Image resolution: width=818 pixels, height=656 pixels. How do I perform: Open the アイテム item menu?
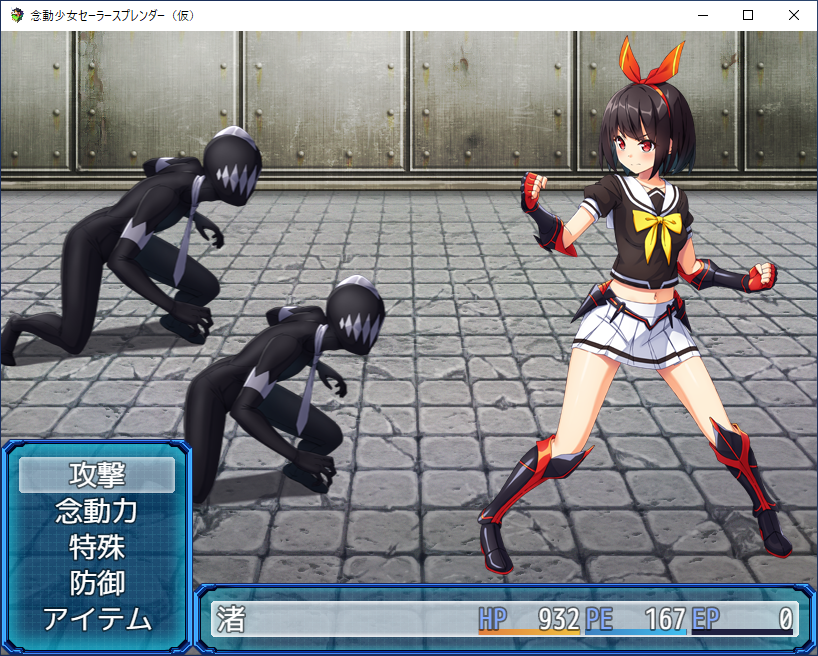tap(97, 619)
